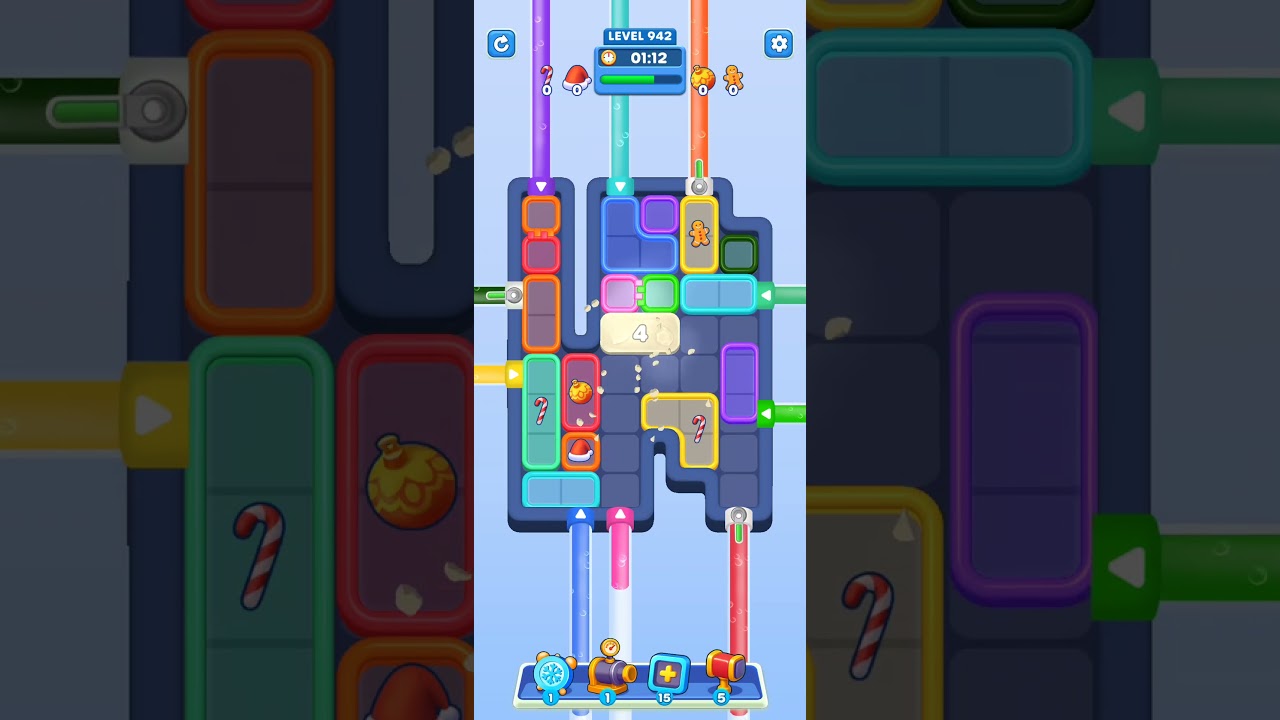The width and height of the screenshot is (1280, 720).
Task: Select the purple block on the right side
Action: 737,387
